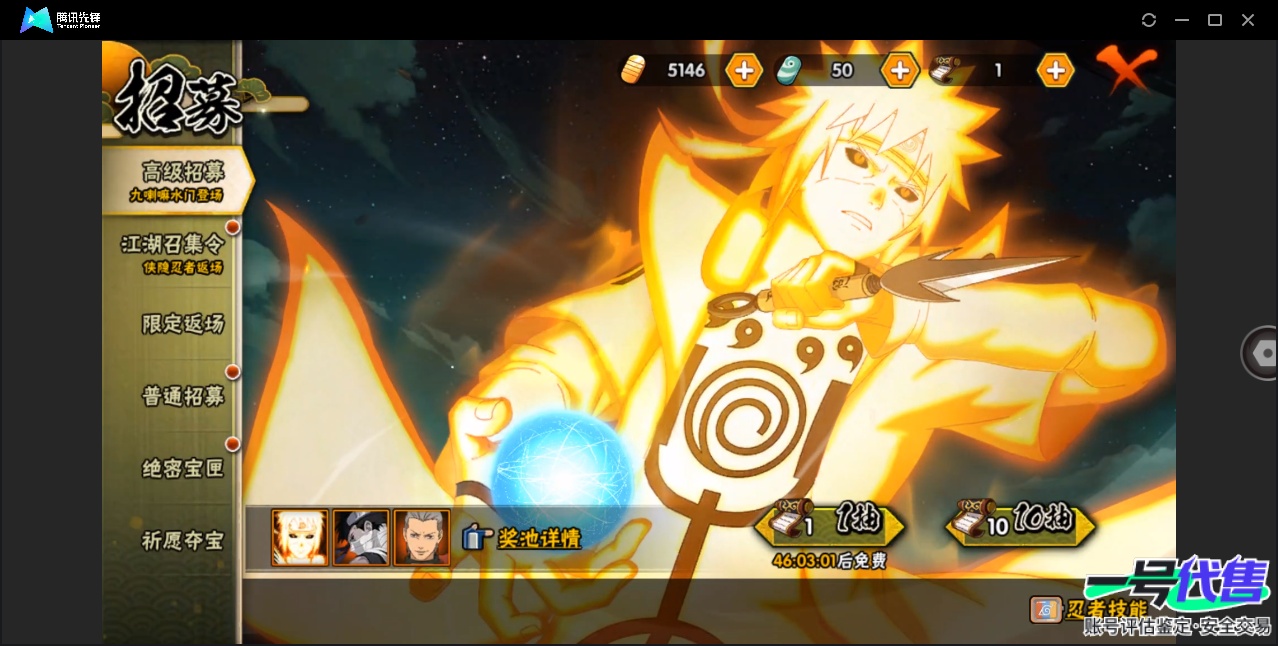
Task: Close the recruitment screen with the X
Action: click(1125, 68)
